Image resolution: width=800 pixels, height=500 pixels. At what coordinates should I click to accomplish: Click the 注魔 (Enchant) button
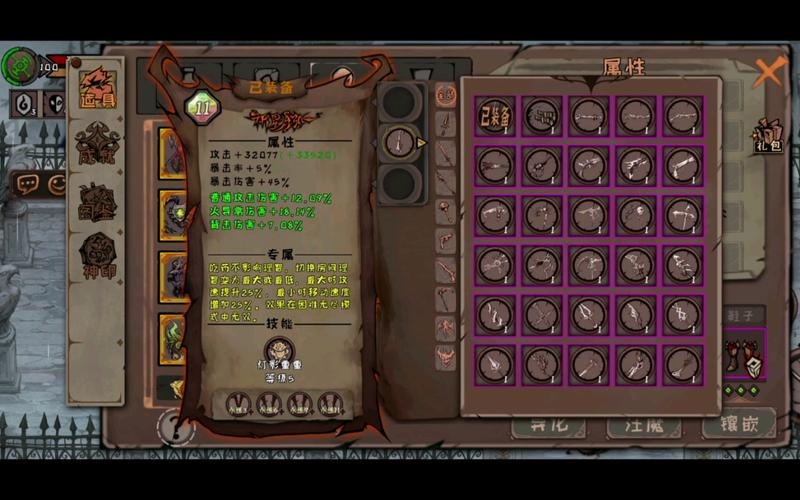tap(644, 424)
